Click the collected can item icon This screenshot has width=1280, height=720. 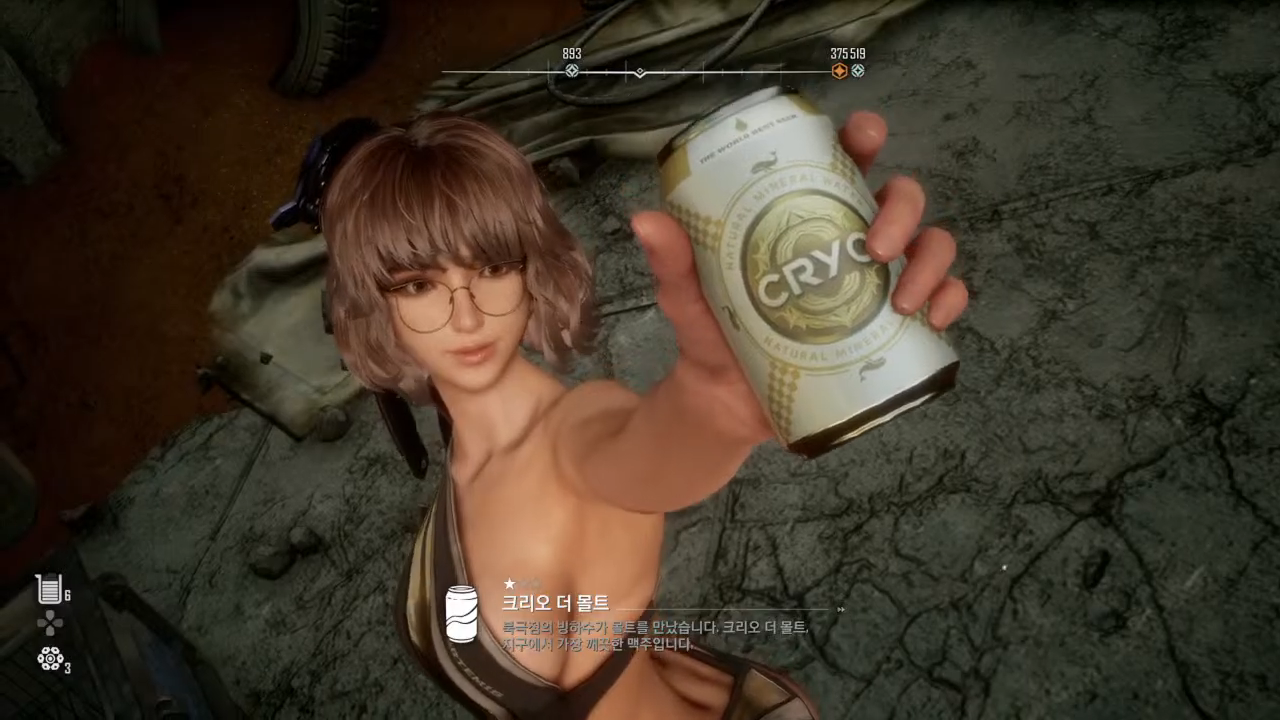click(x=461, y=614)
